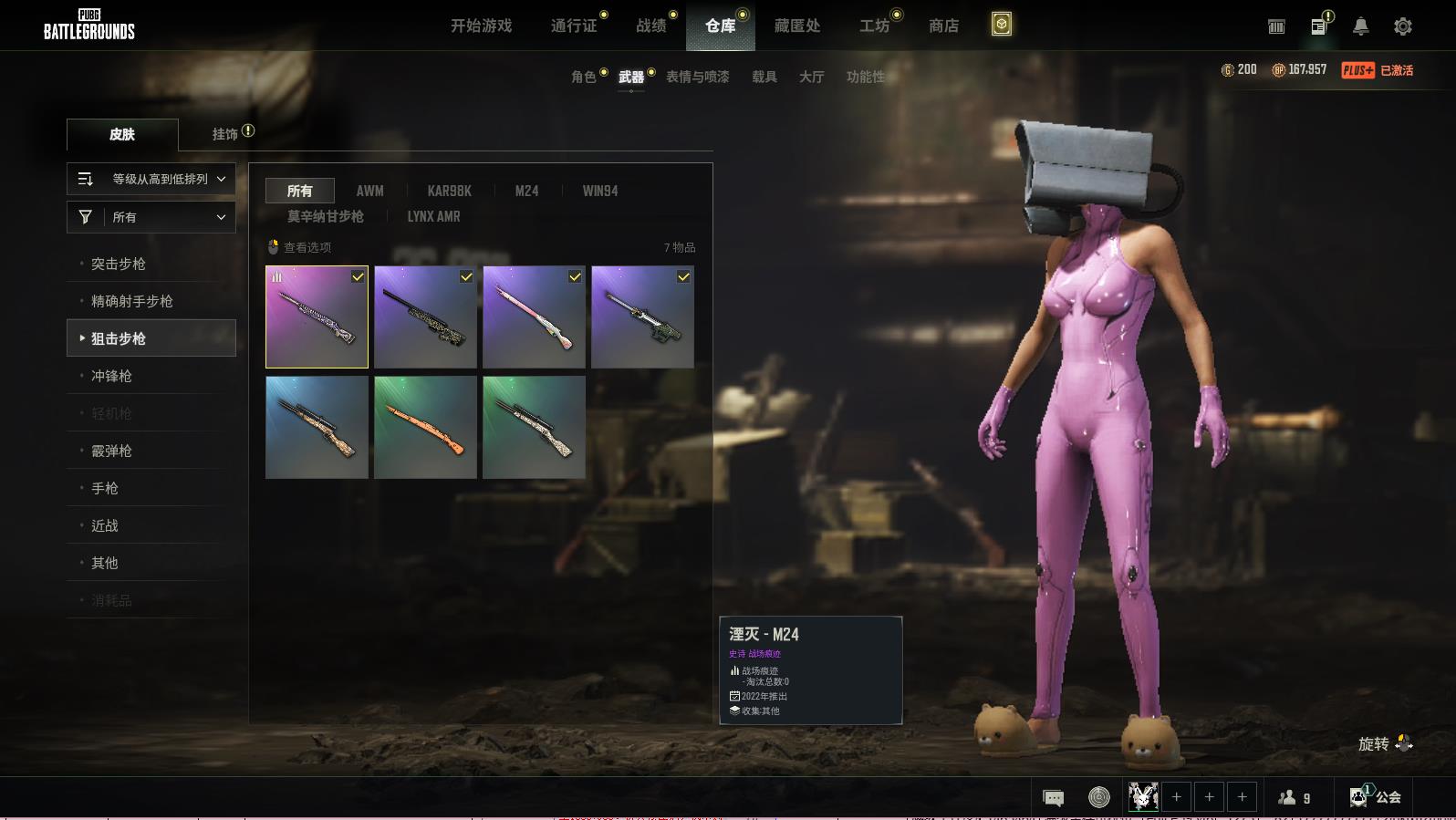This screenshot has width=1456, height=820.
Task: Select the orange rifle skin thumbnail
Action: pyautogui.click(x=425, y=427)
